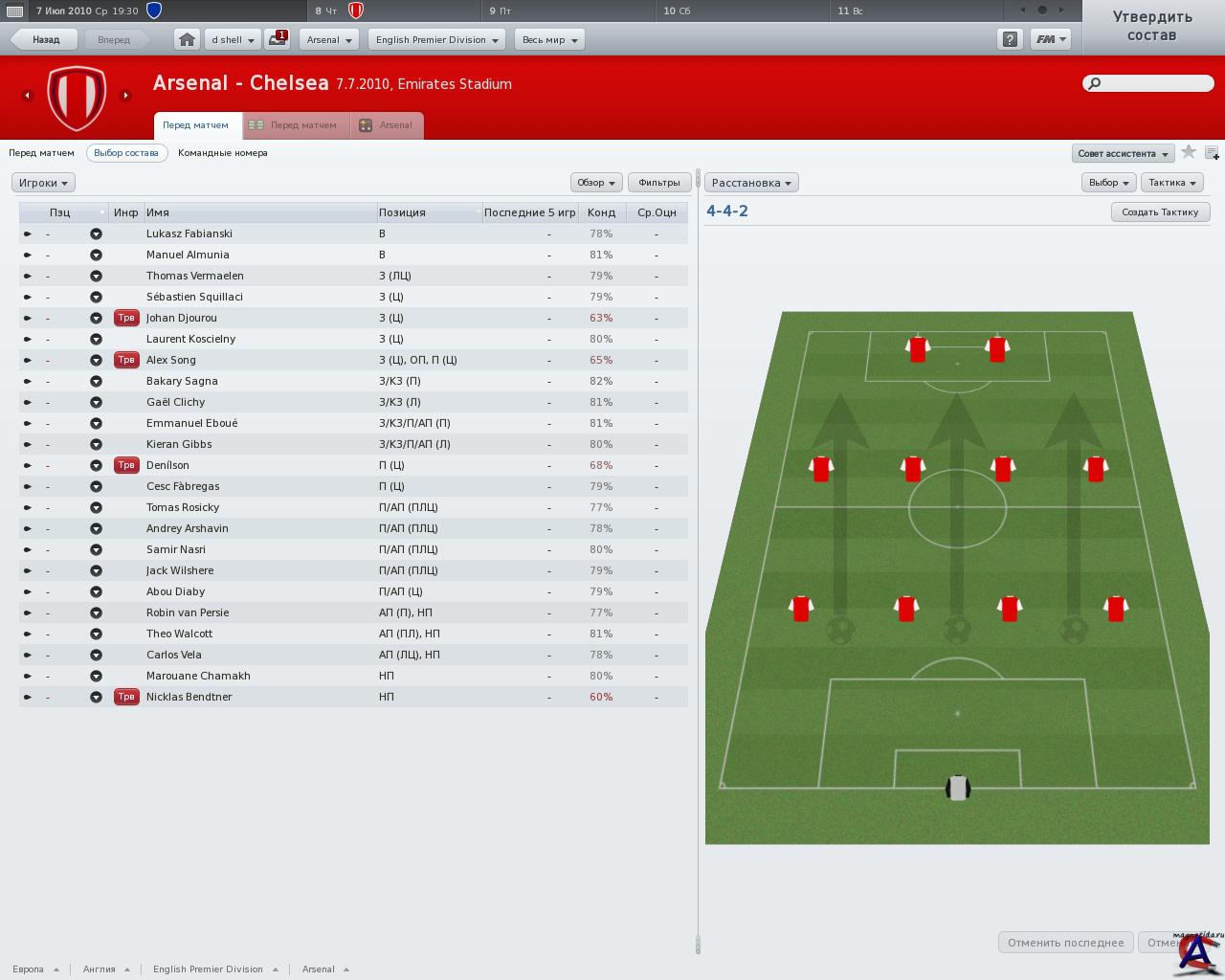Sort players by Конд column
Viewport: 1225px width, 980px height.
[601, 212]
